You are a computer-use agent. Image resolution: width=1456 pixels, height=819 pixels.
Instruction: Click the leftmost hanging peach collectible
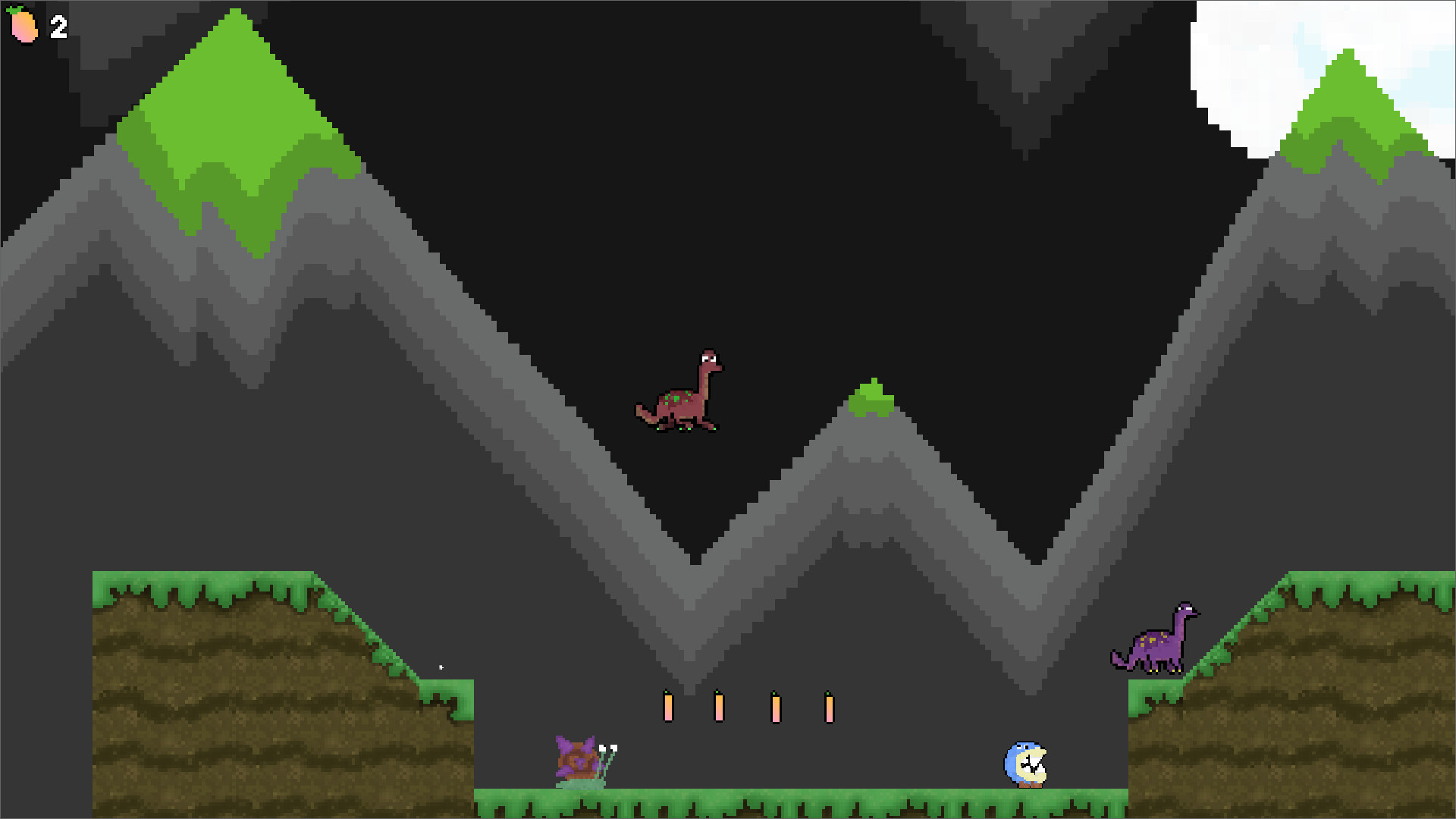click(x=667, y=705)
